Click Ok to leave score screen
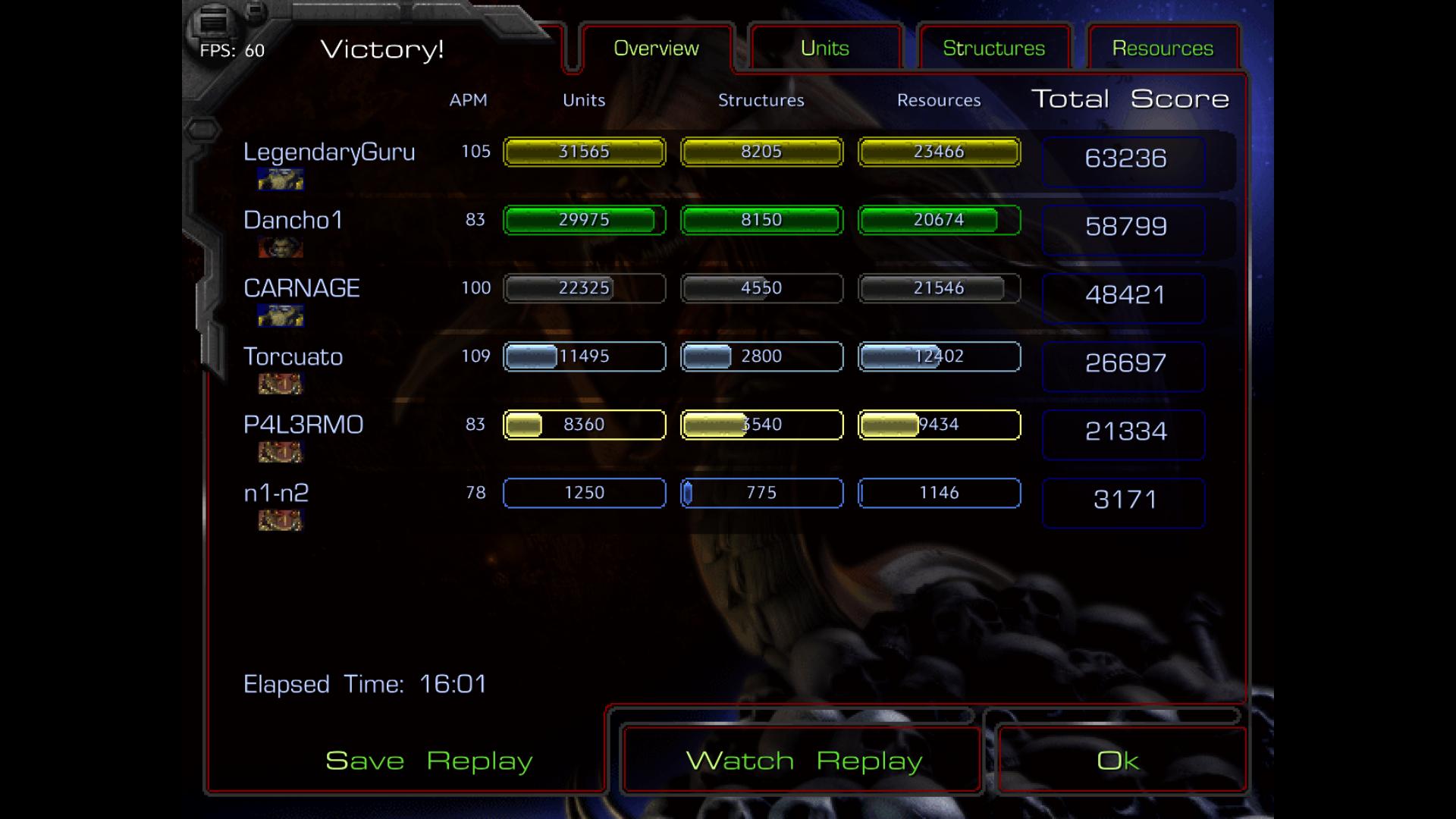Image resolution: width=1456 pixels, height=819 pixels. (1118, 761)
